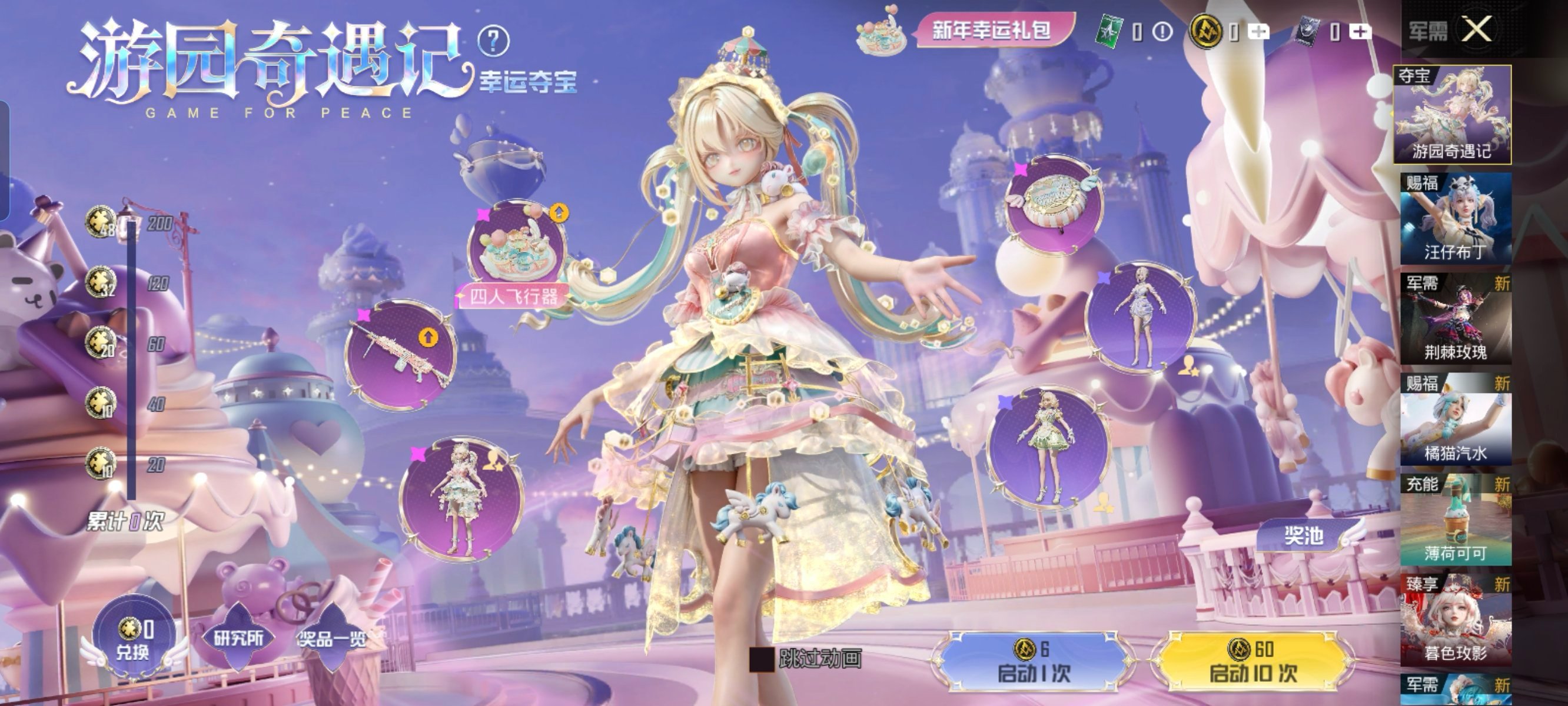Switch to the 薄荷可可 event
Image resolution: width=1568 pixels, height=706 pixels.
tap(1456, 519)
